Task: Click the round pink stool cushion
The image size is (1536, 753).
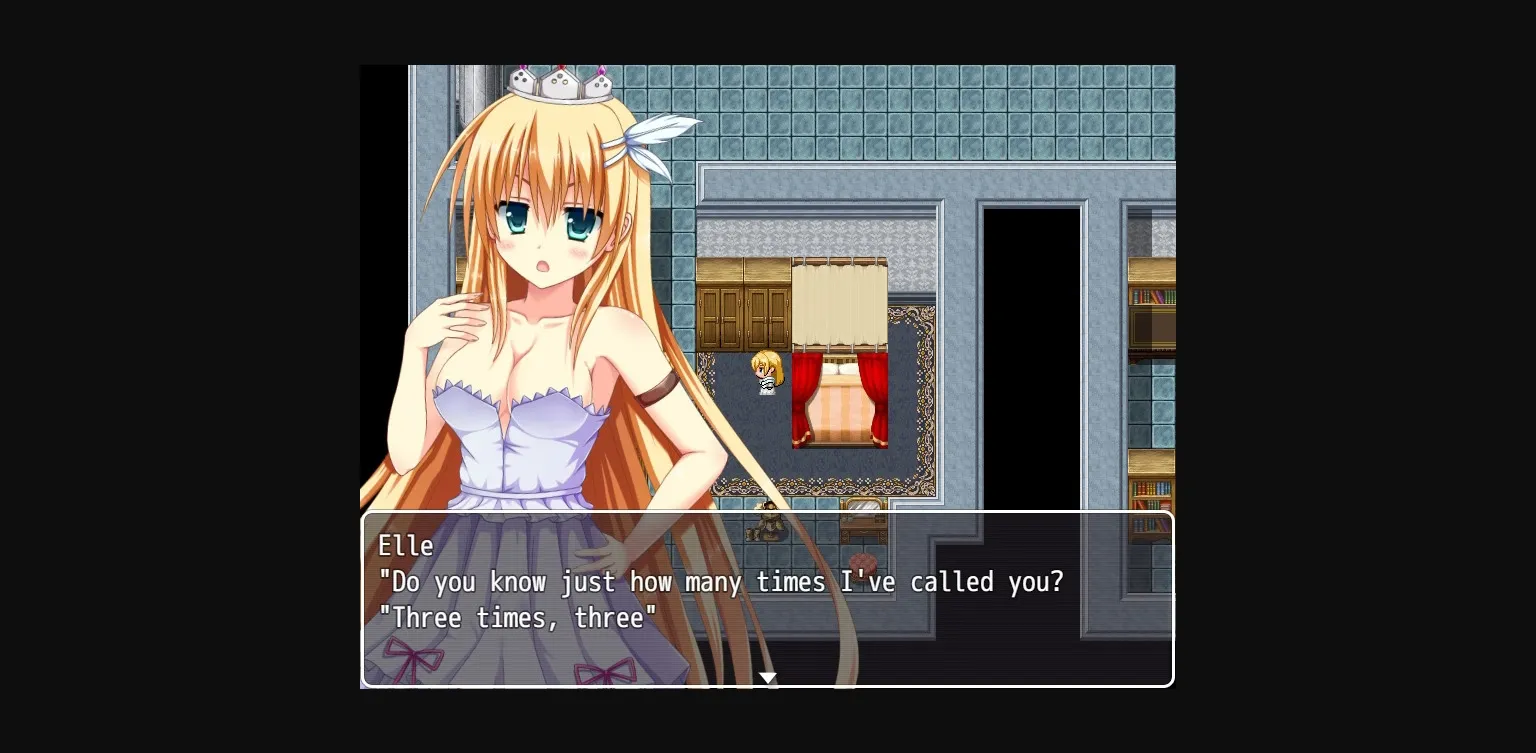Action: tap(862, 562)
